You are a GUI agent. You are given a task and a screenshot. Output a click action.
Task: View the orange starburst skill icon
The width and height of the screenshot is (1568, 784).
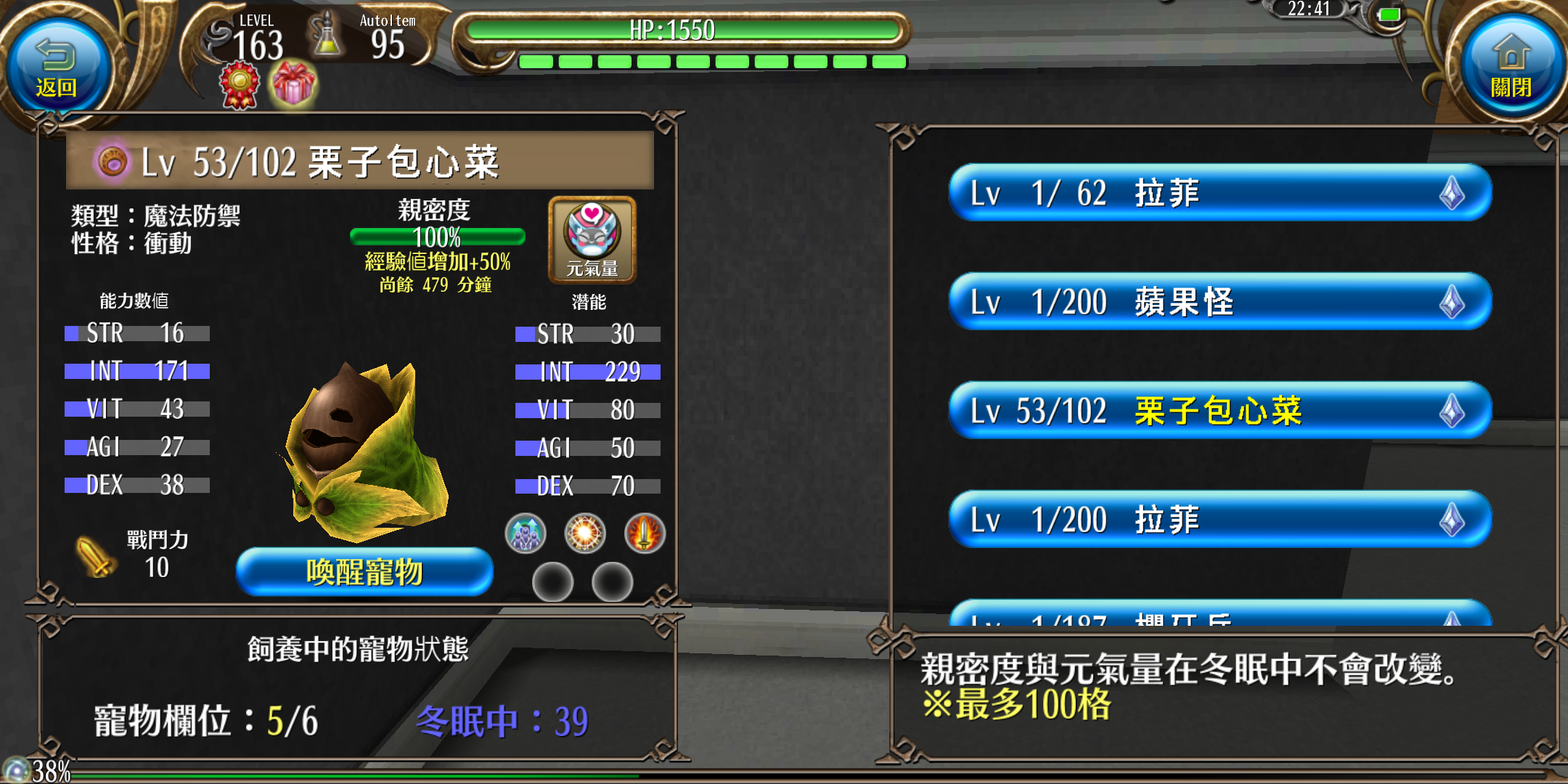[x=585, y=534]
